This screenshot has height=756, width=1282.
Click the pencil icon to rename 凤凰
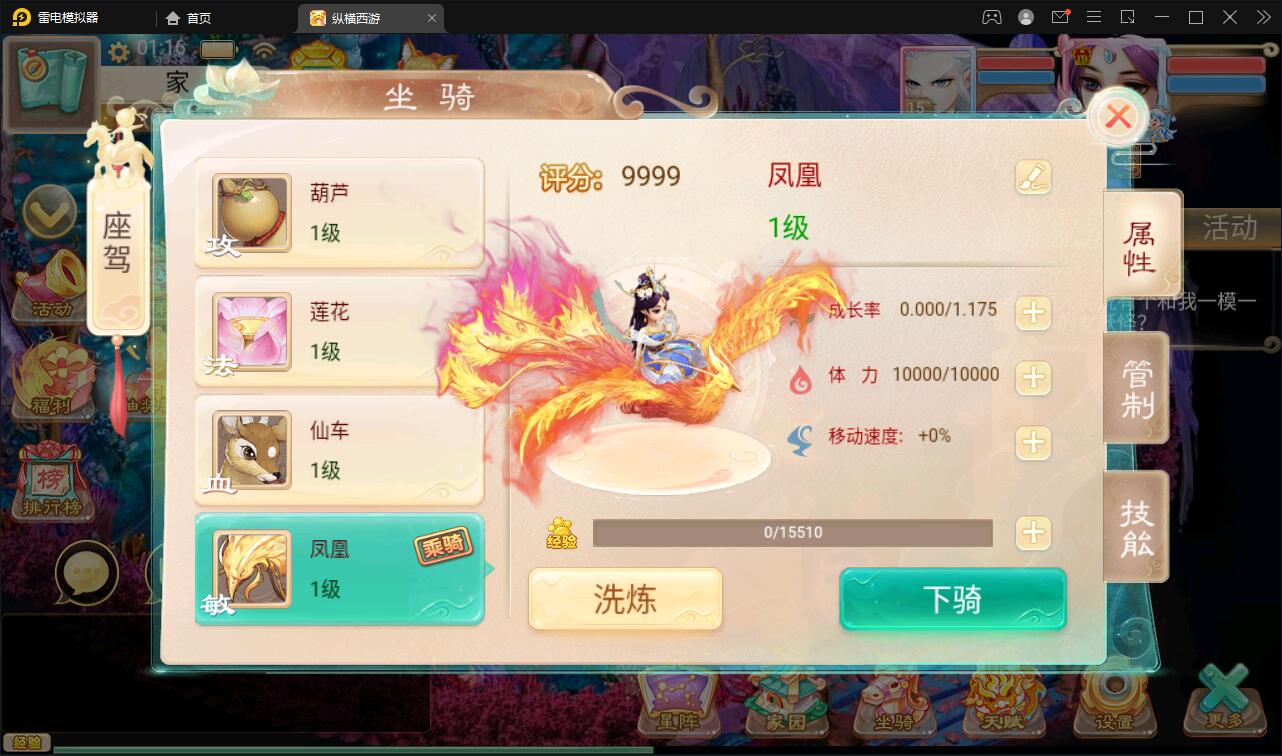point(1034,176)
